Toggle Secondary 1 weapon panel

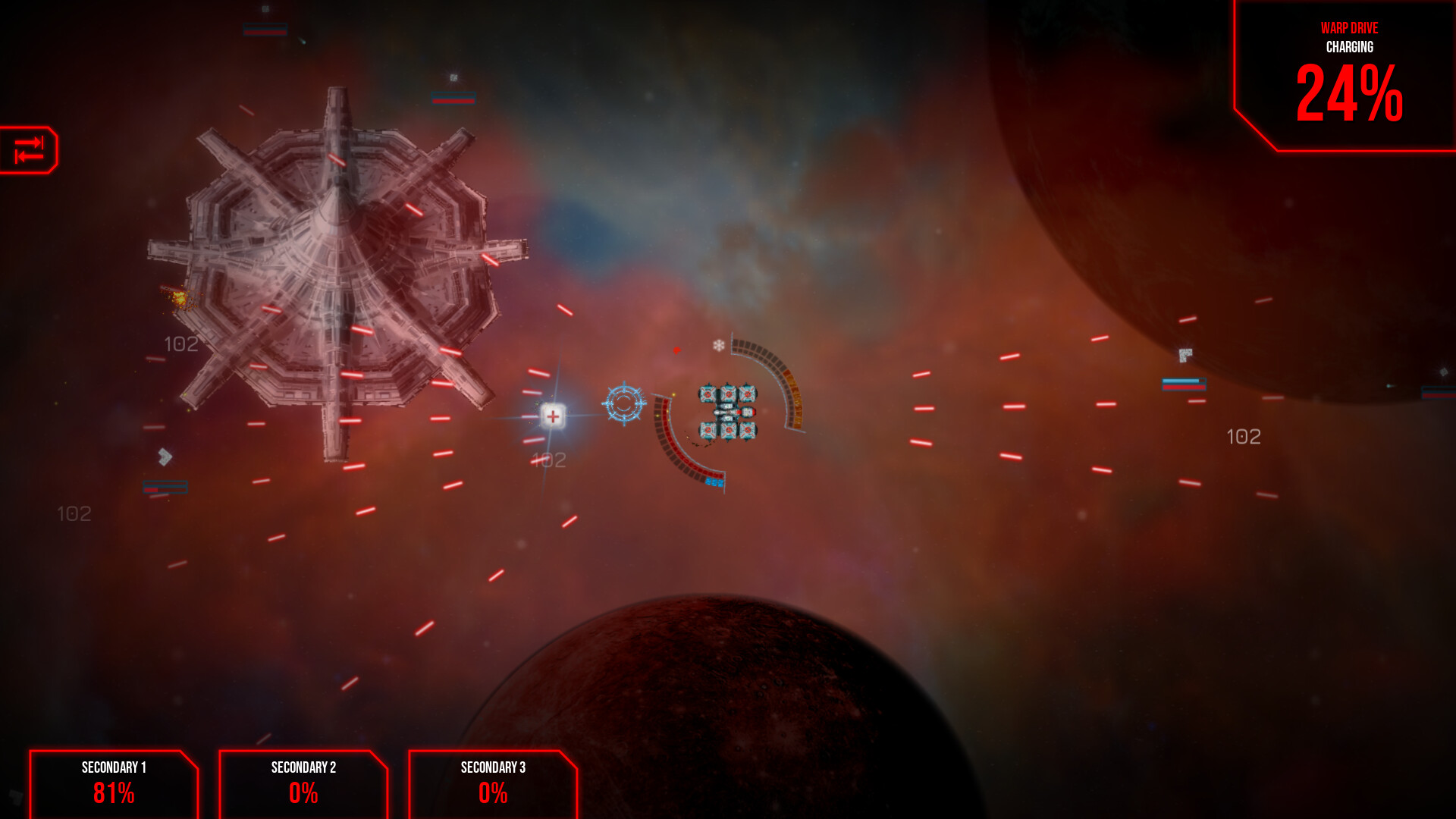(x=112, y=785)
